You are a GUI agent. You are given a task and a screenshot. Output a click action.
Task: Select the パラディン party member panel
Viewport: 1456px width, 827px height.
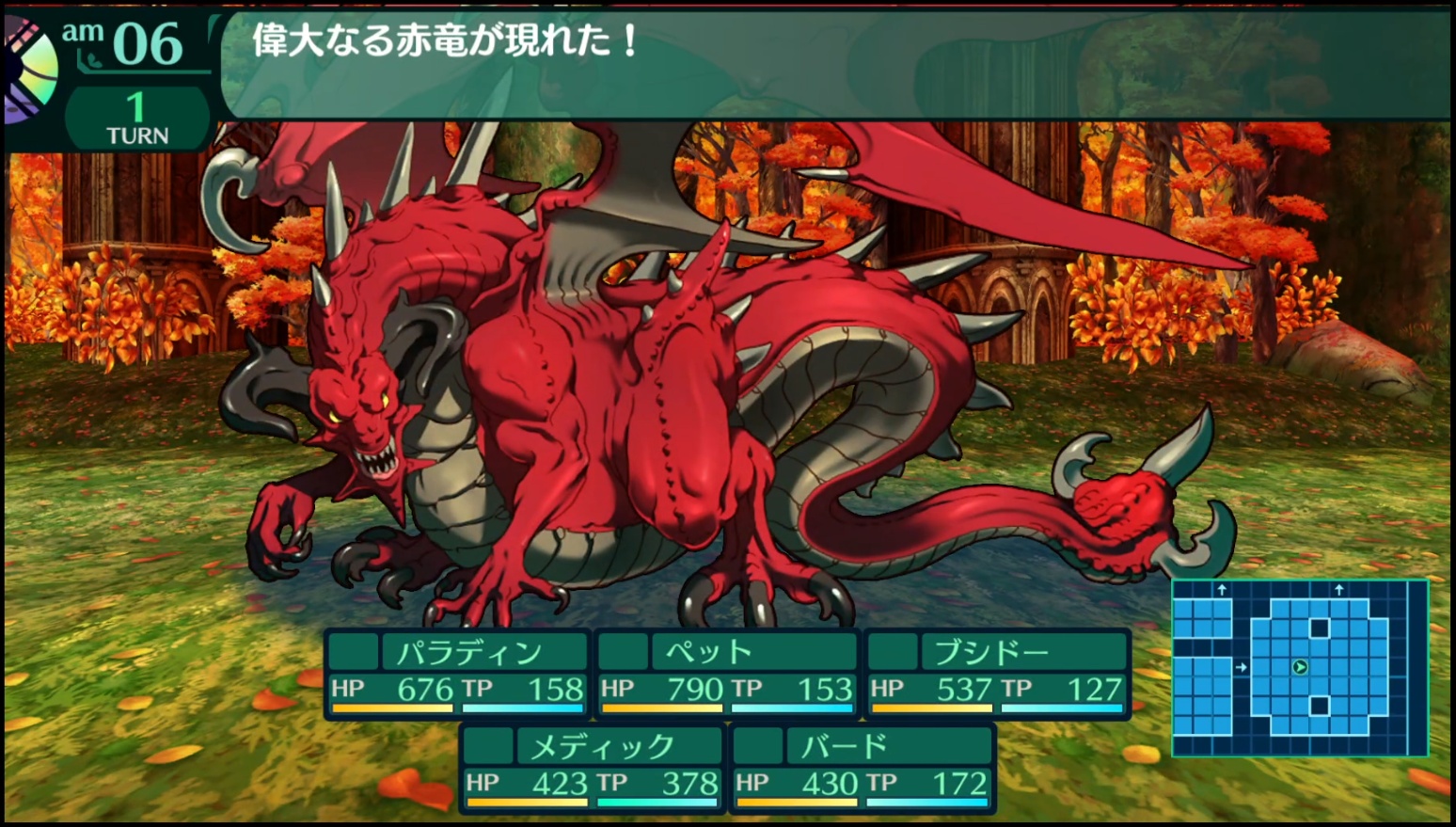click(457, 674)
